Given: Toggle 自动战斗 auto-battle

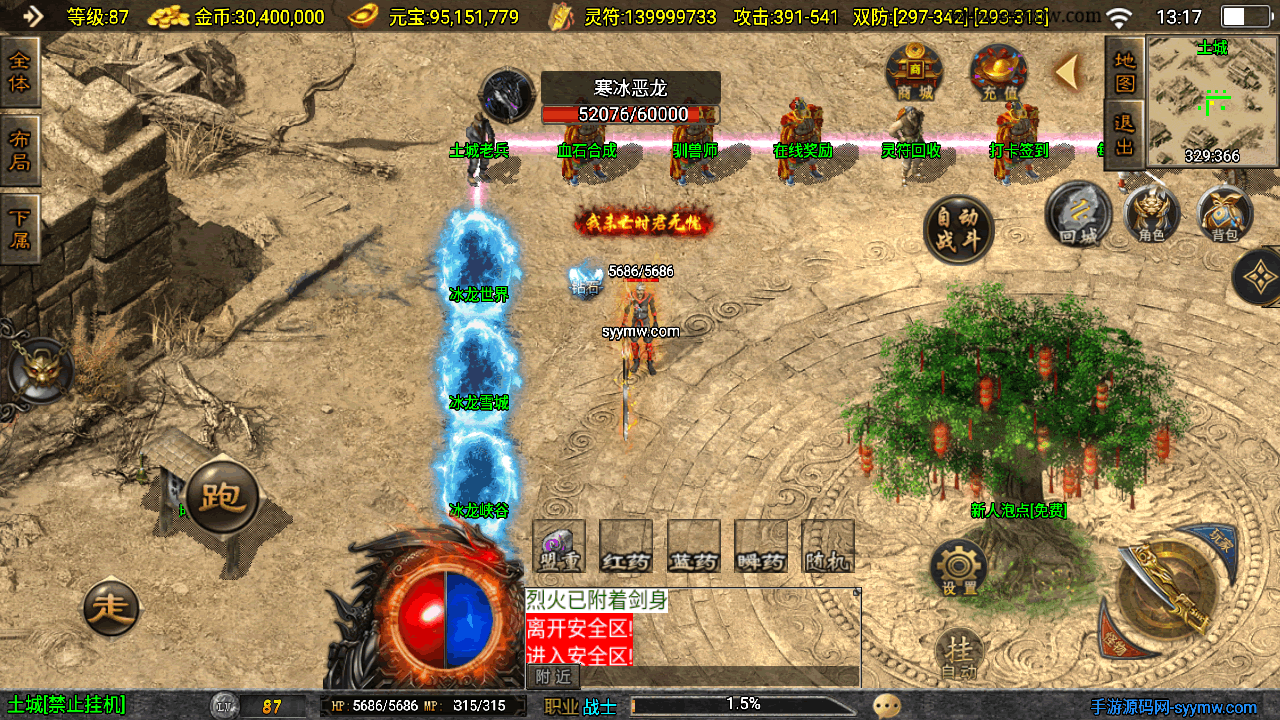Looking at the screenshot, I should [x=958, y=229].
